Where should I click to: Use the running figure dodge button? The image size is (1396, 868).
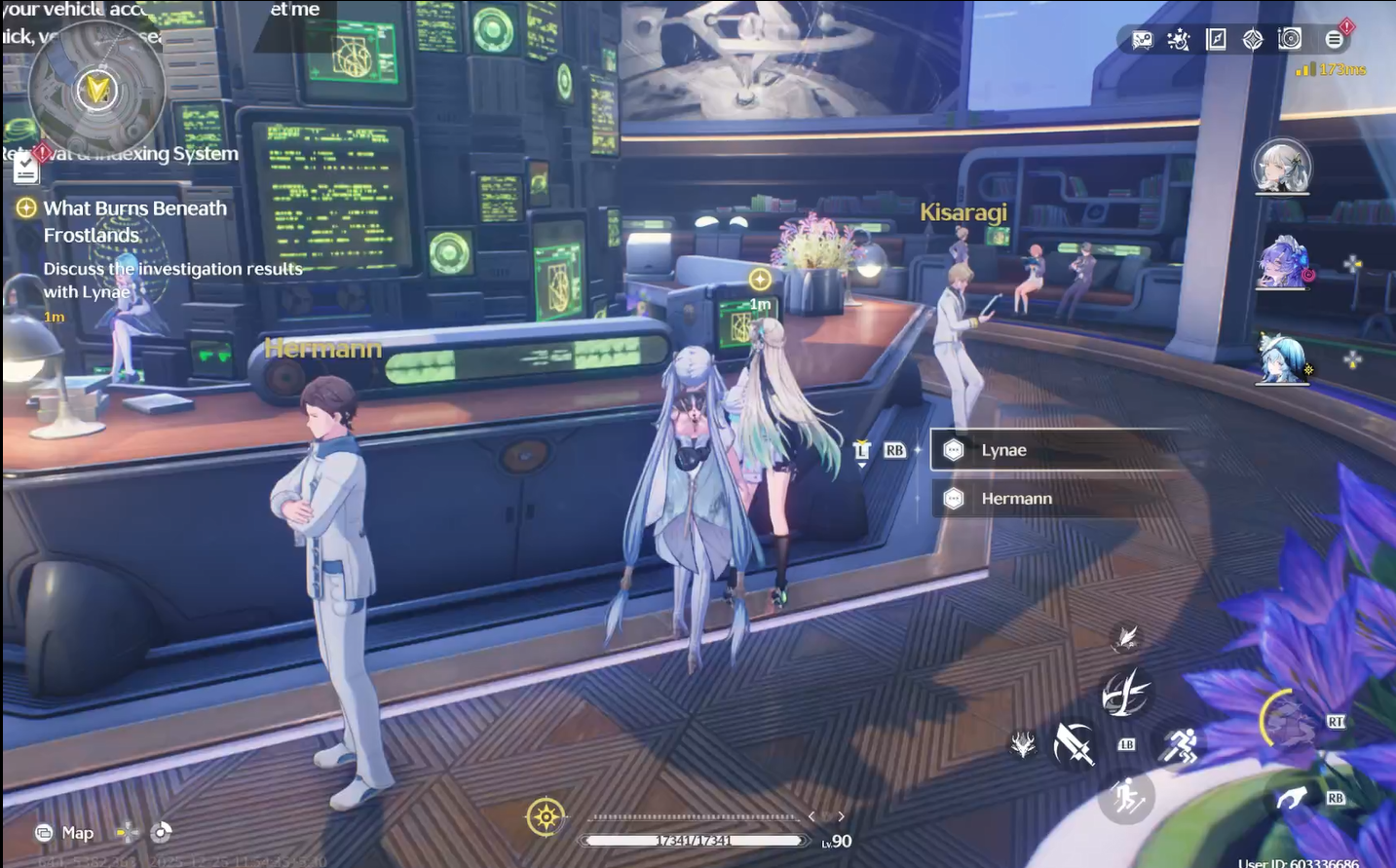tap(1180, 747)
